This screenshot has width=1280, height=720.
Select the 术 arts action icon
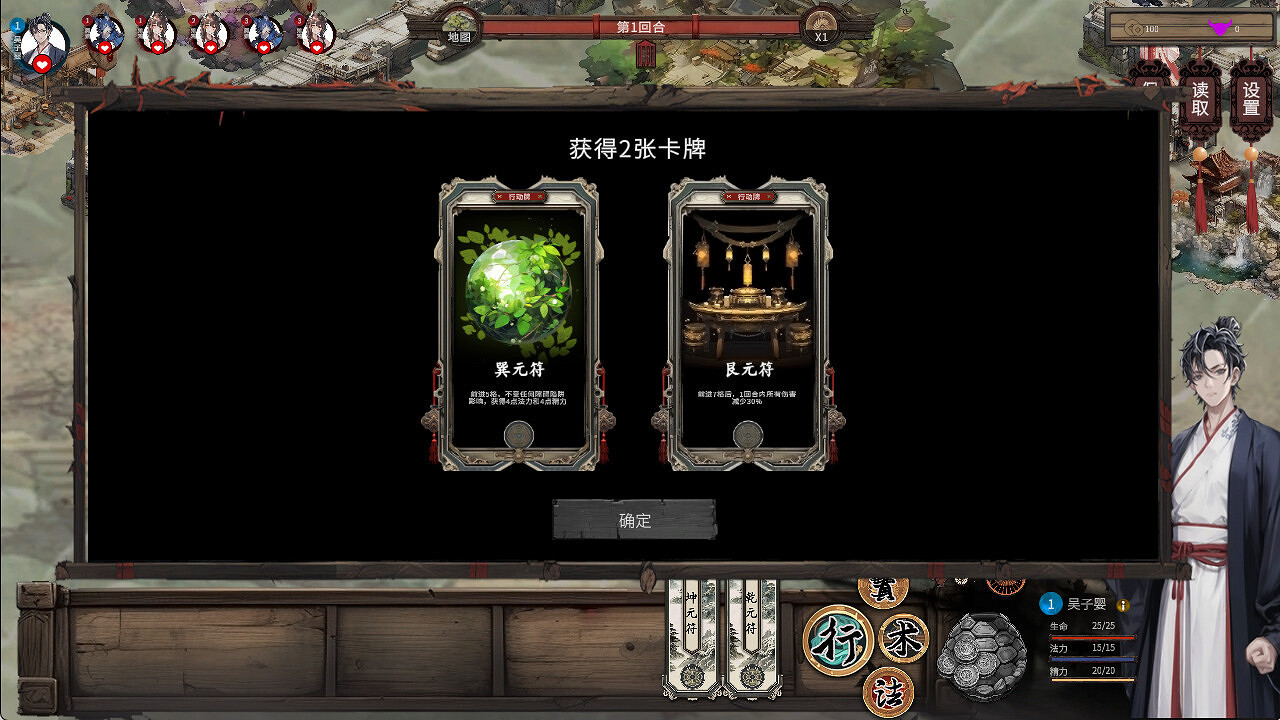(x=901, y=636)
